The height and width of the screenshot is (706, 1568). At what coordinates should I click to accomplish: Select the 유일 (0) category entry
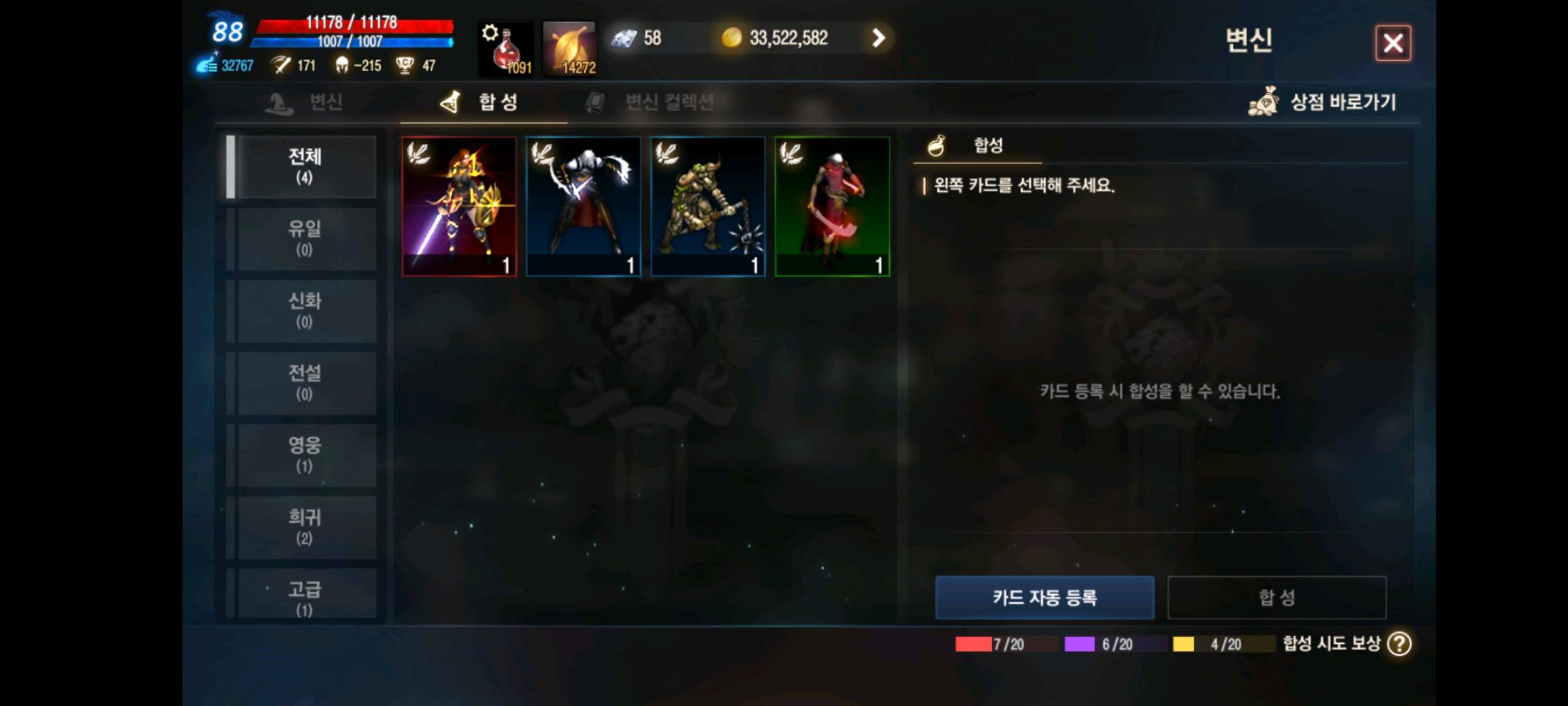[304, 239]
